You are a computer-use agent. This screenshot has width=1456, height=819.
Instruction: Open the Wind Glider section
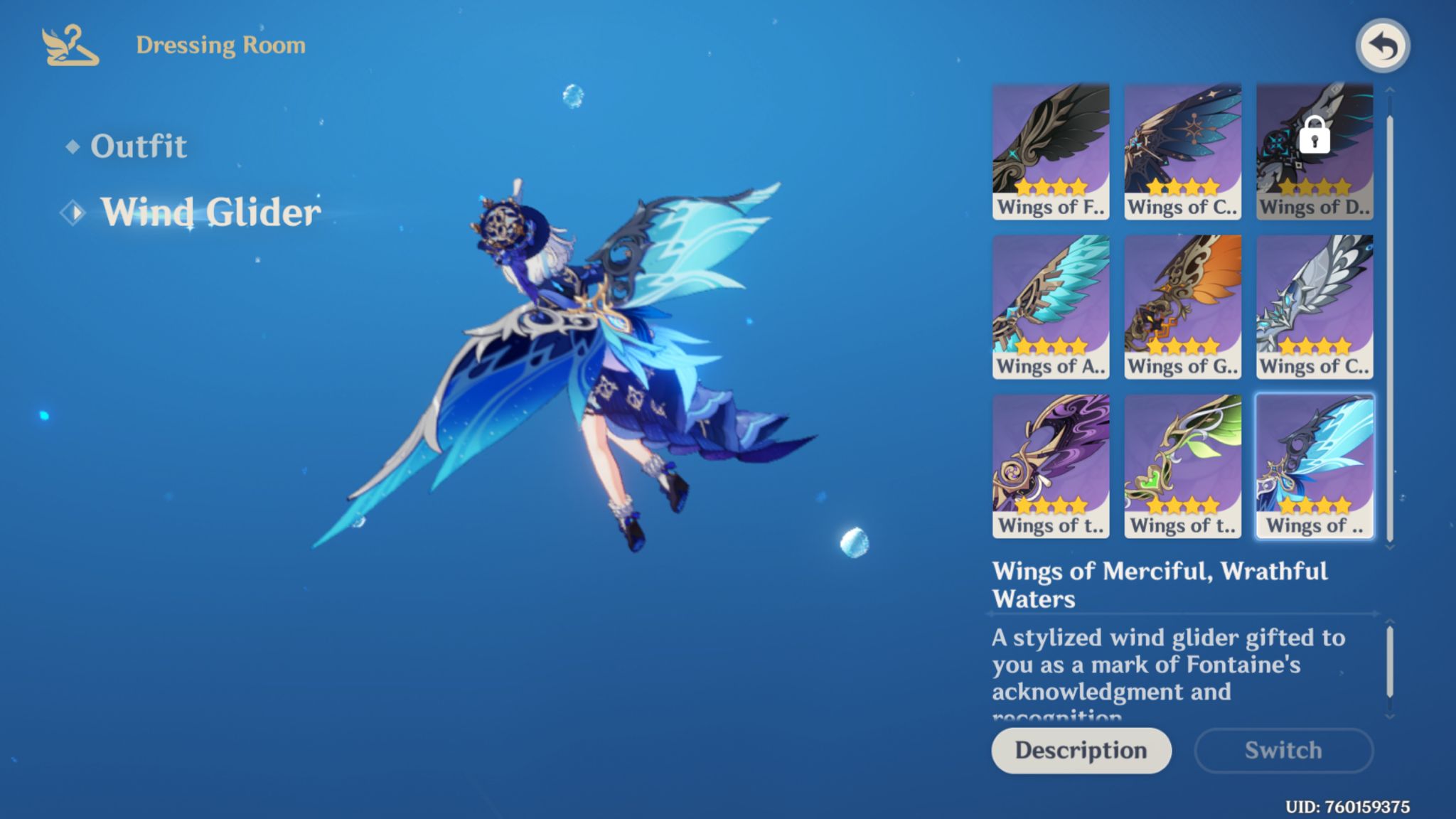pos(210,210)
